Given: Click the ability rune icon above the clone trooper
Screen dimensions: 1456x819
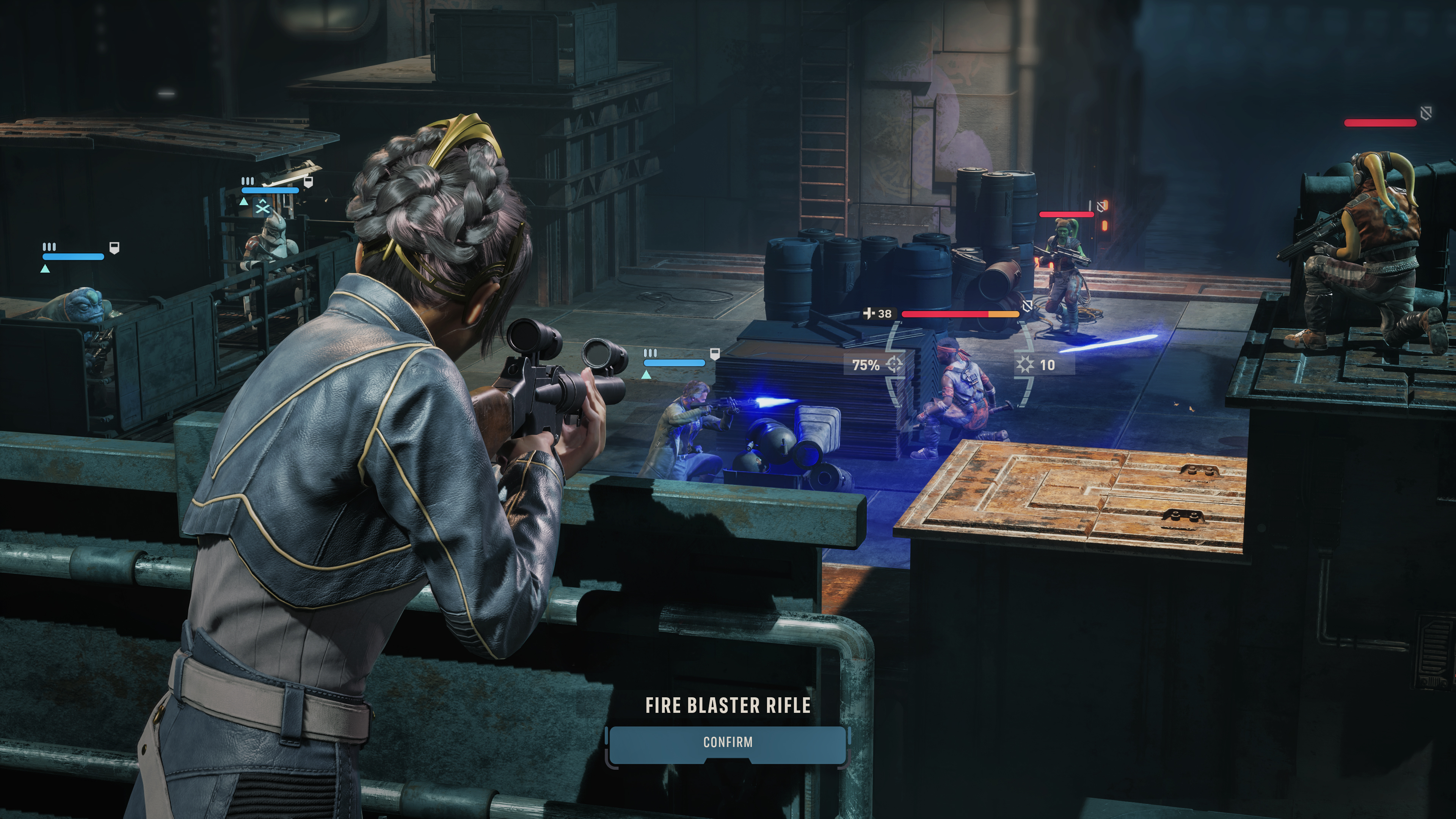Looking at the screenshot, I should 262,207.
